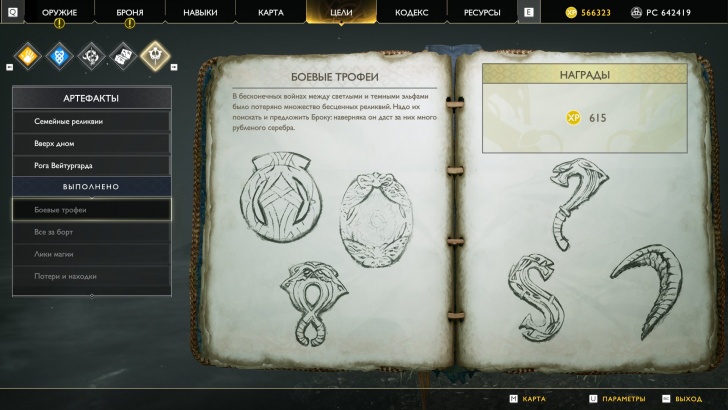Go to the Карта tab
This screenshot has height=410, width=728.
click(x=270, y=12)
